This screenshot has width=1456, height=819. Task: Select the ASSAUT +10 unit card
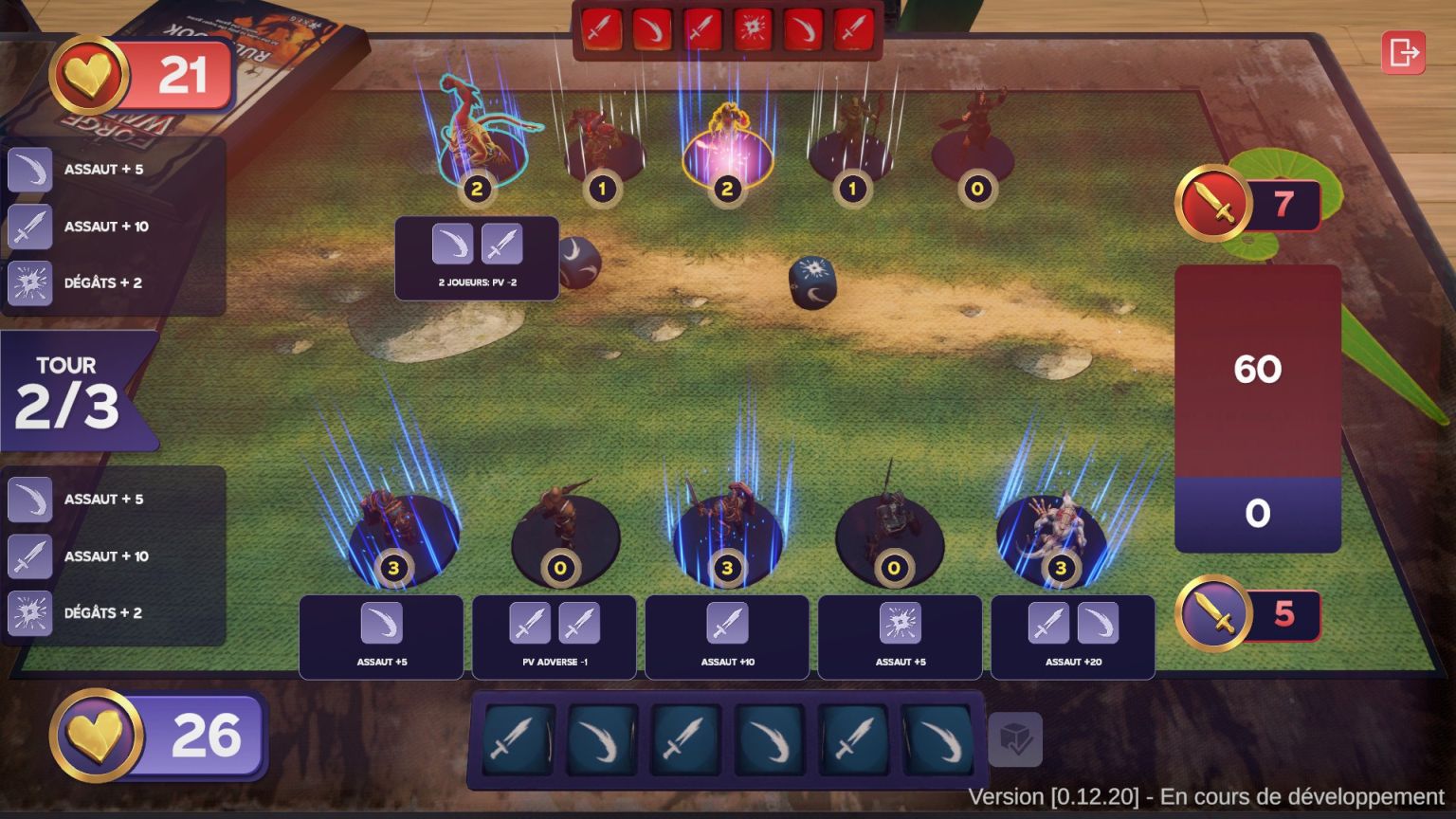(727, 637)
